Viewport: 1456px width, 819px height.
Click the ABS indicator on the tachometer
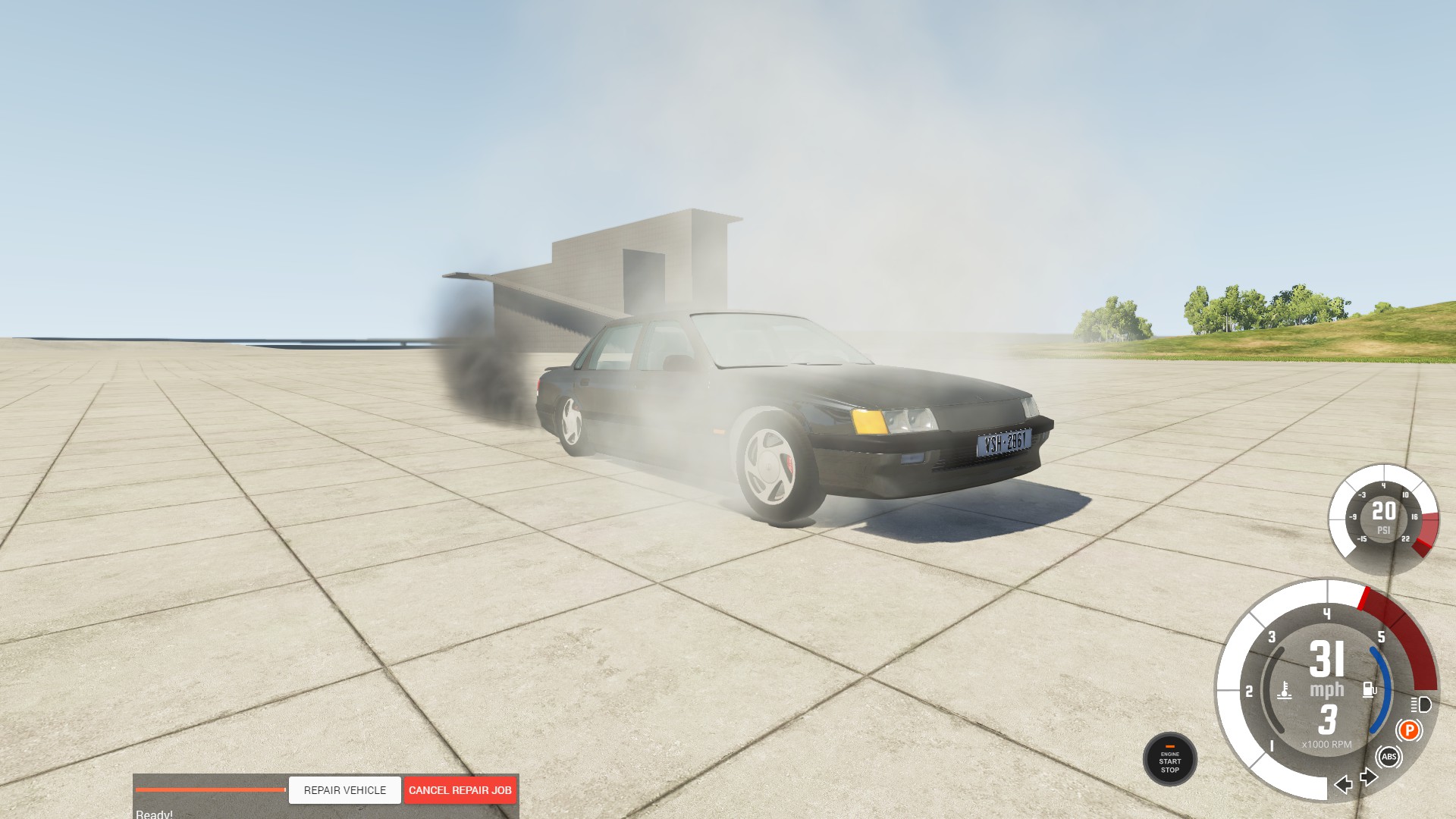coord(1389,756)
